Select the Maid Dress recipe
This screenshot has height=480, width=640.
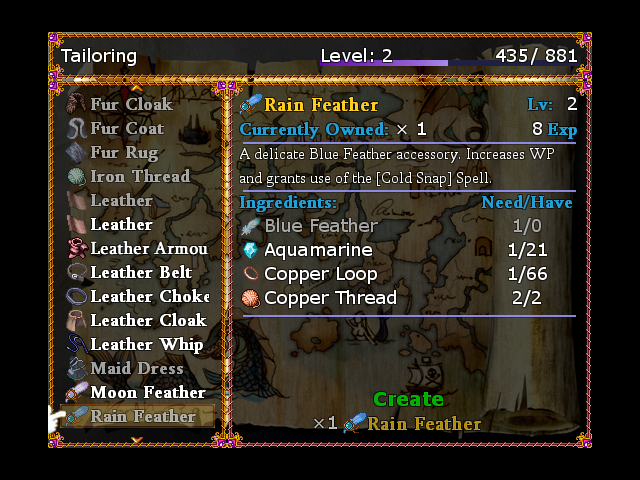pos(137,368)
